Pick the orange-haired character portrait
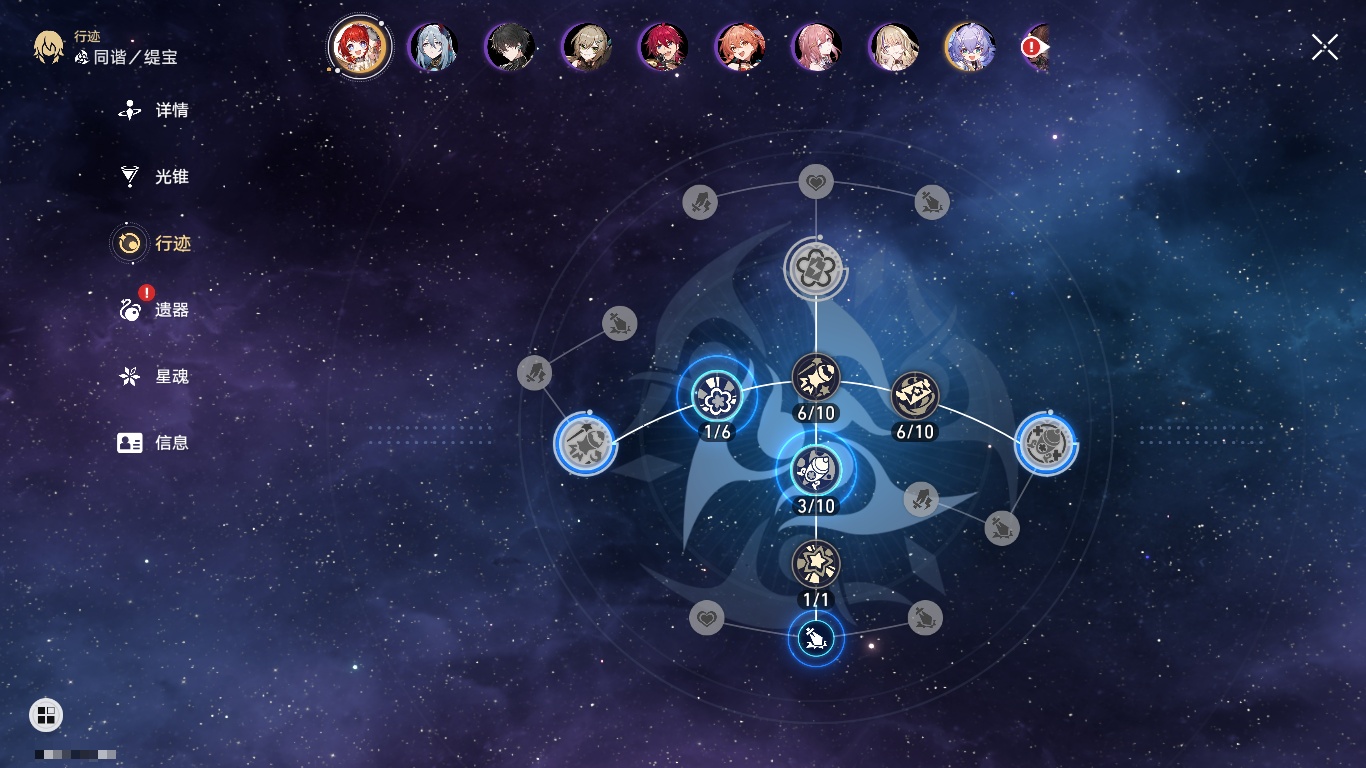 pos(741,47)
